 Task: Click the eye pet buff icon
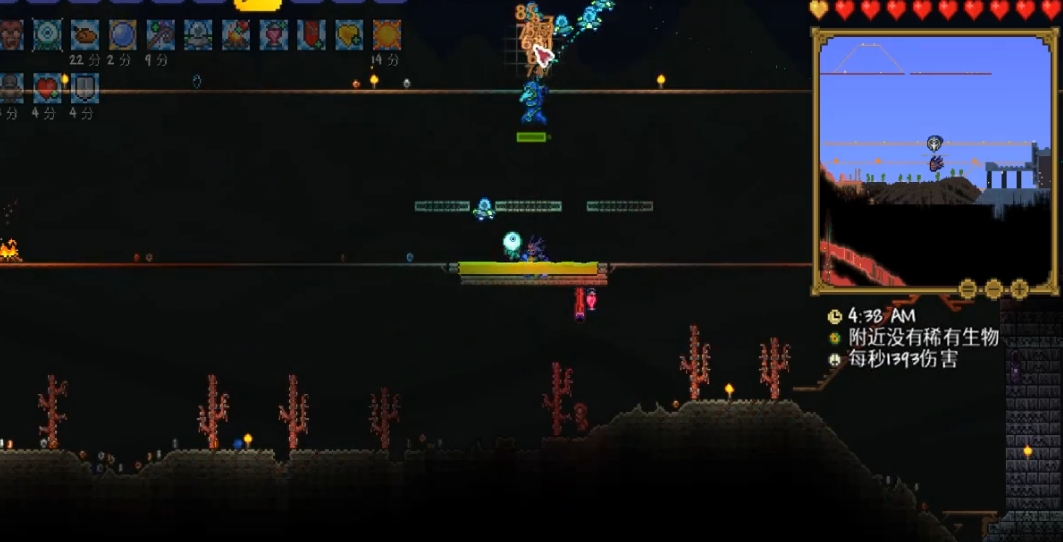point(46,35)
